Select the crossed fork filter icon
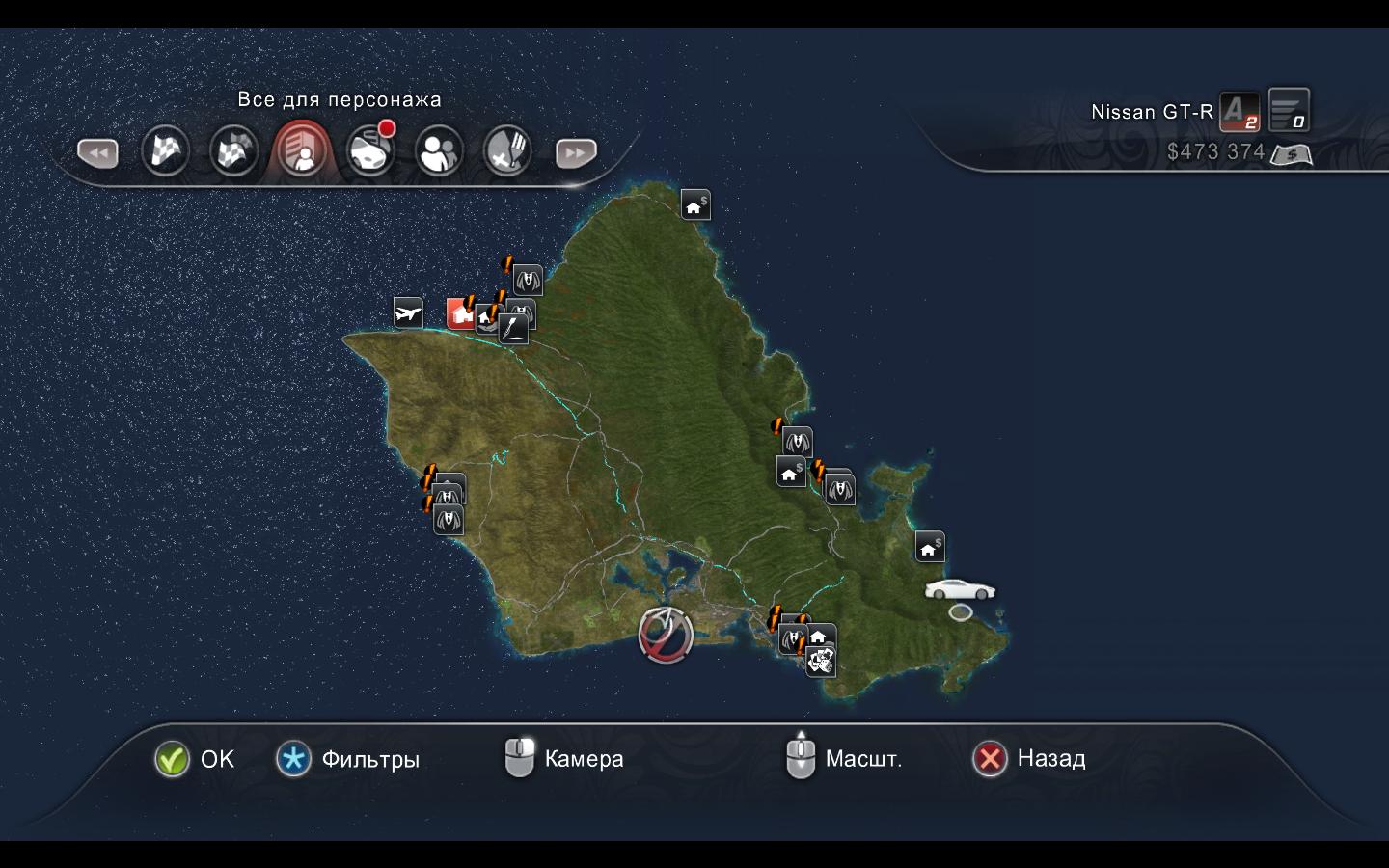 (507, 151)
